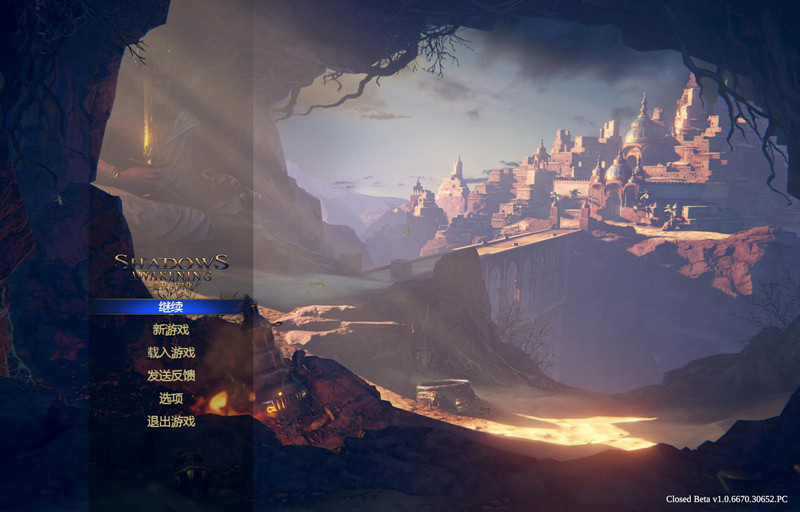Open the 载入游戏 load game menu
800x512 pixels.
point(171,352)
